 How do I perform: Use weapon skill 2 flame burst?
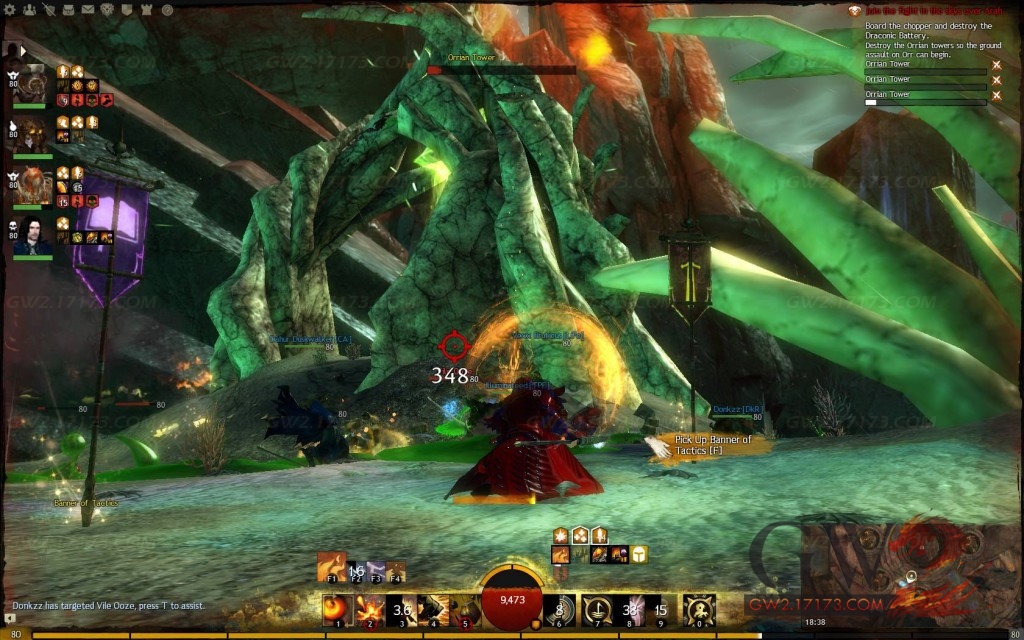coord(369,609)
